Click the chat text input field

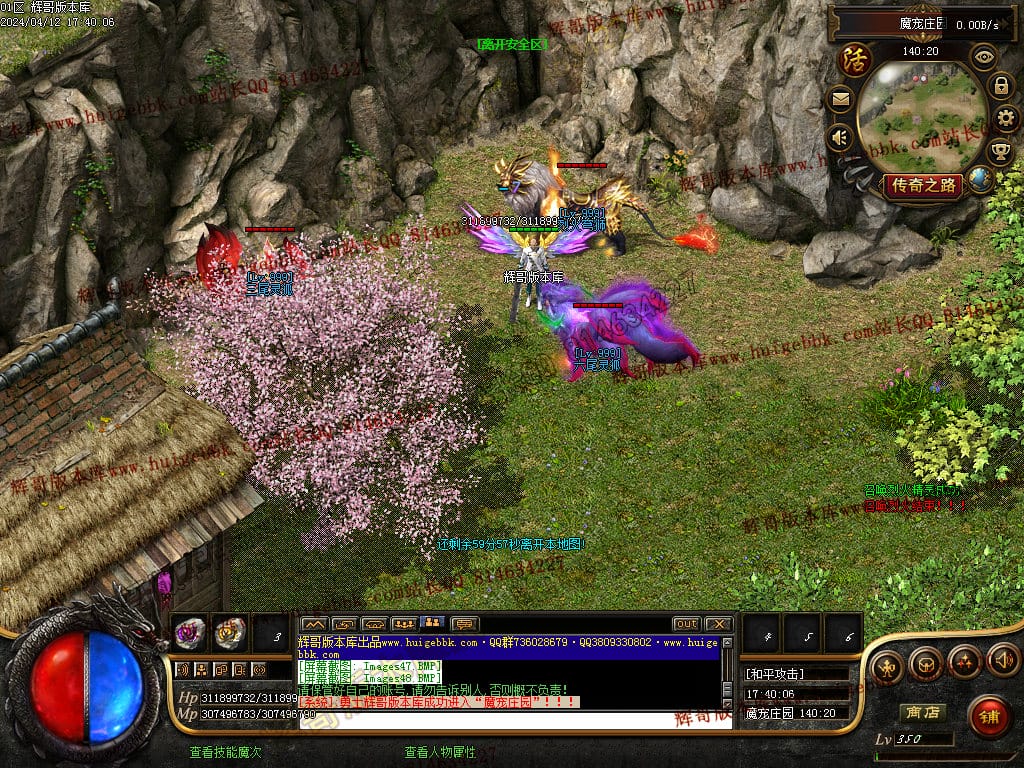pos(510,720)
